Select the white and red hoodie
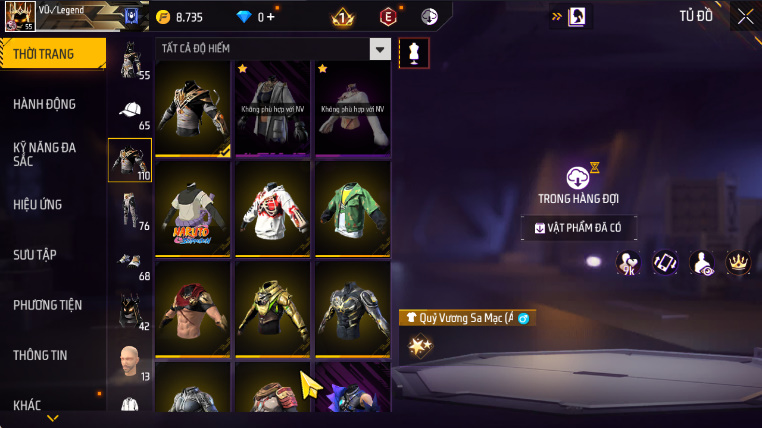This screenshot has height=428, width=762. (273, 208)
